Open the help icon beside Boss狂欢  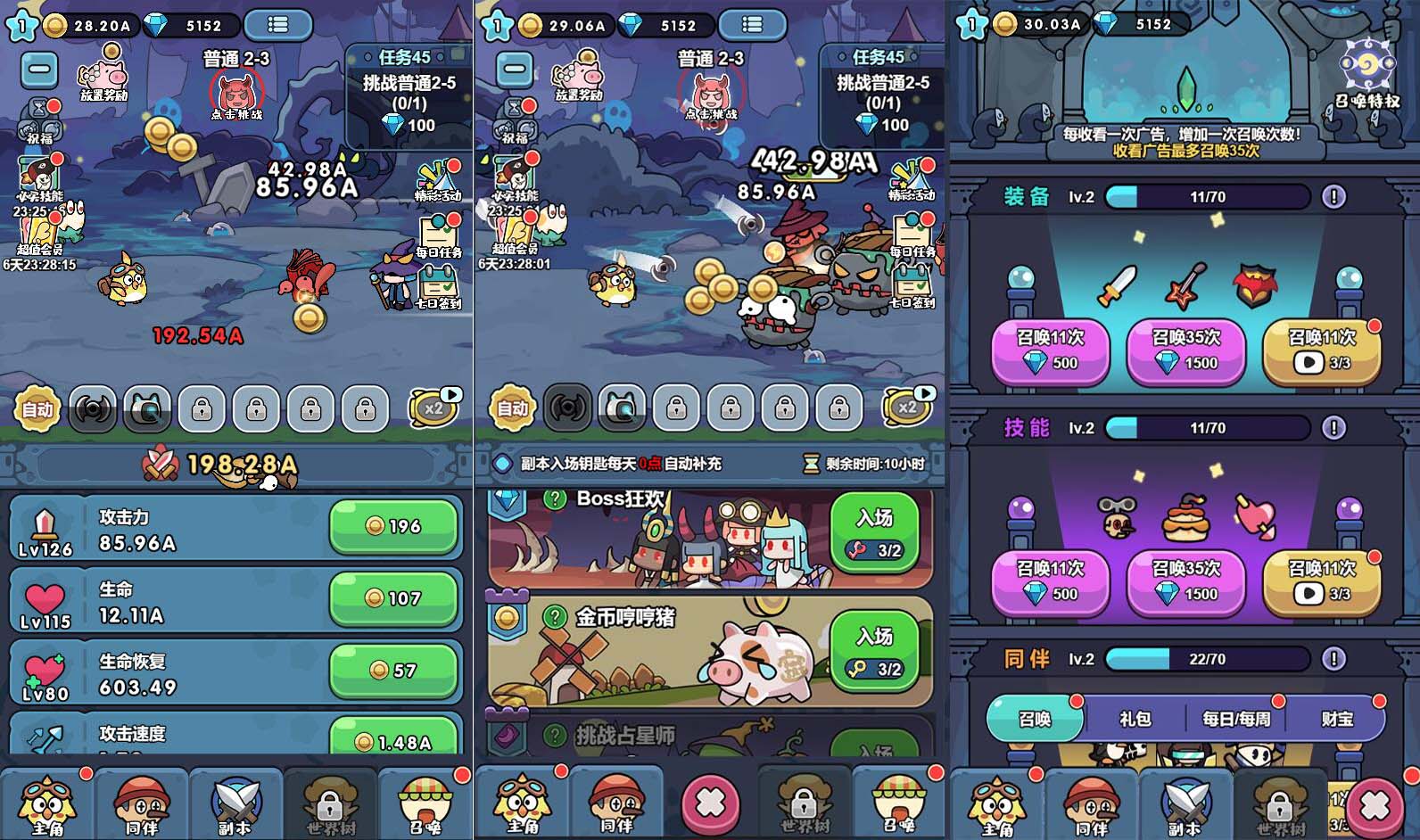click(555, 499)
